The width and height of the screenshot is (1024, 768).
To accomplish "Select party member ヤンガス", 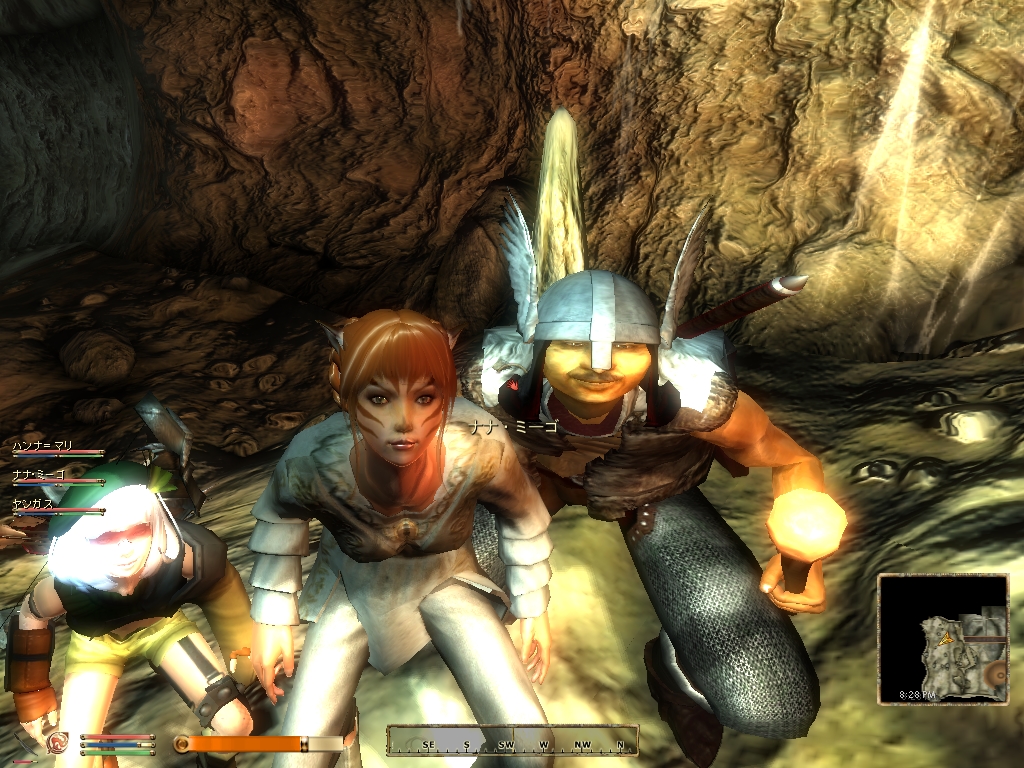I will 34,503.
